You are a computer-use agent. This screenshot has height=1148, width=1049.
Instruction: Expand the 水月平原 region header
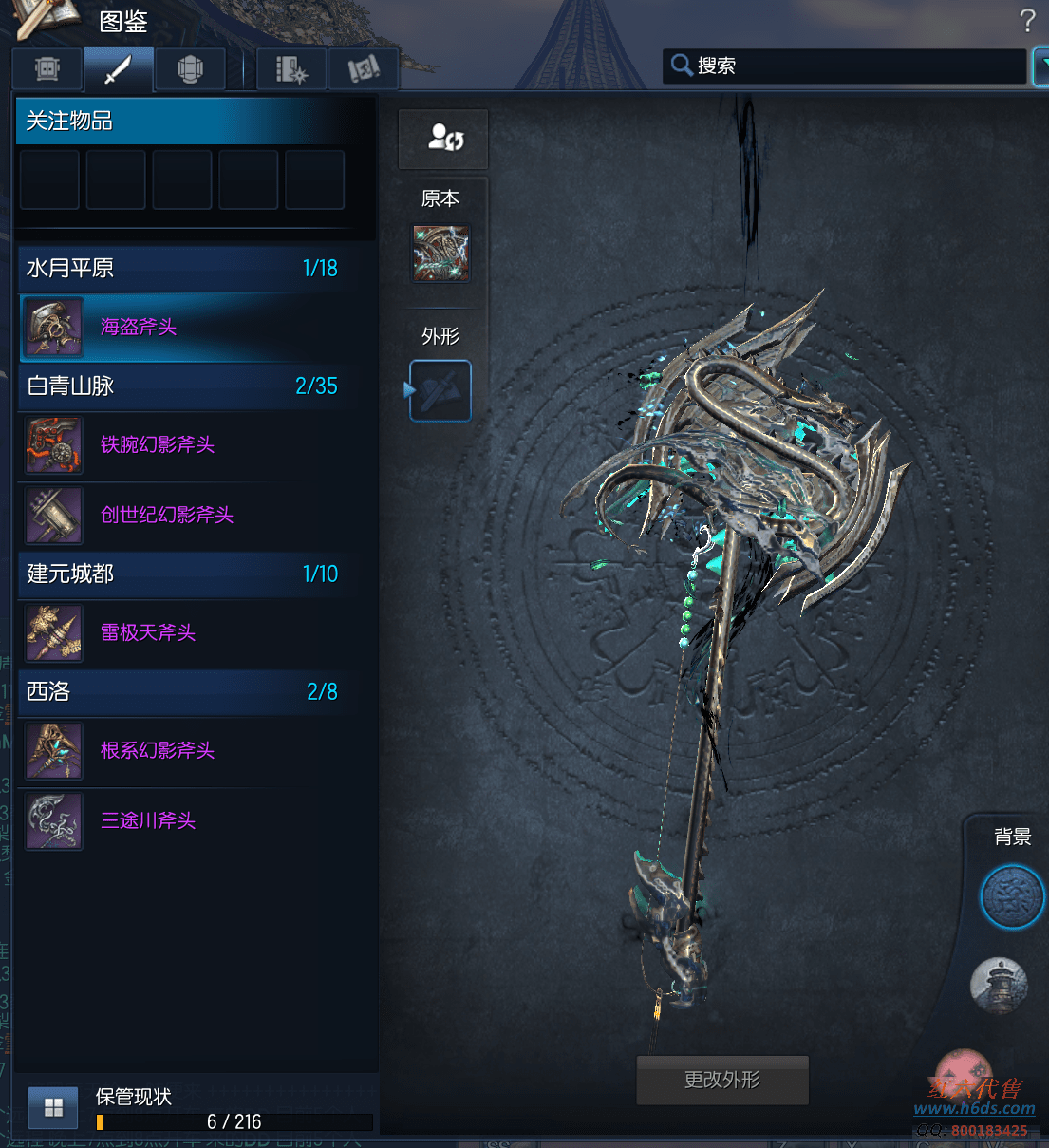(x=182, y=269)
